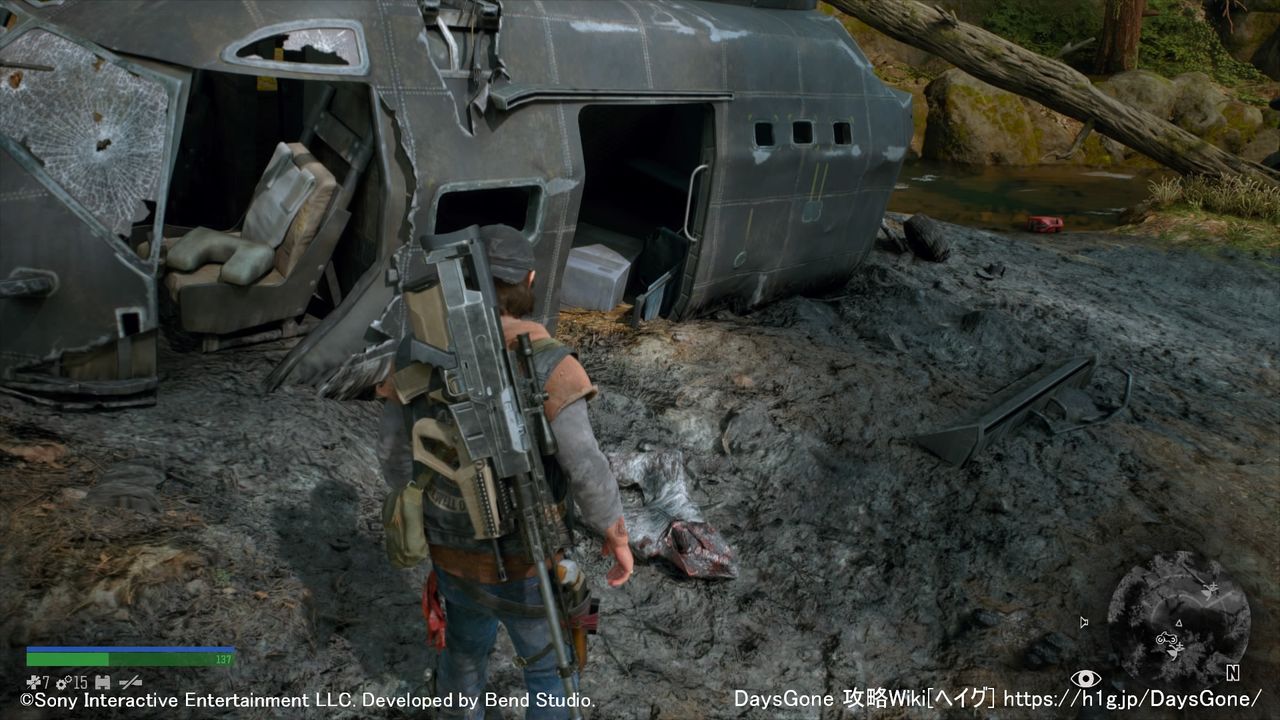Screen dimensions: 1280x720
Task: Select the motorcycle marker on the minimap
Action: click(x=1168, y=639)
